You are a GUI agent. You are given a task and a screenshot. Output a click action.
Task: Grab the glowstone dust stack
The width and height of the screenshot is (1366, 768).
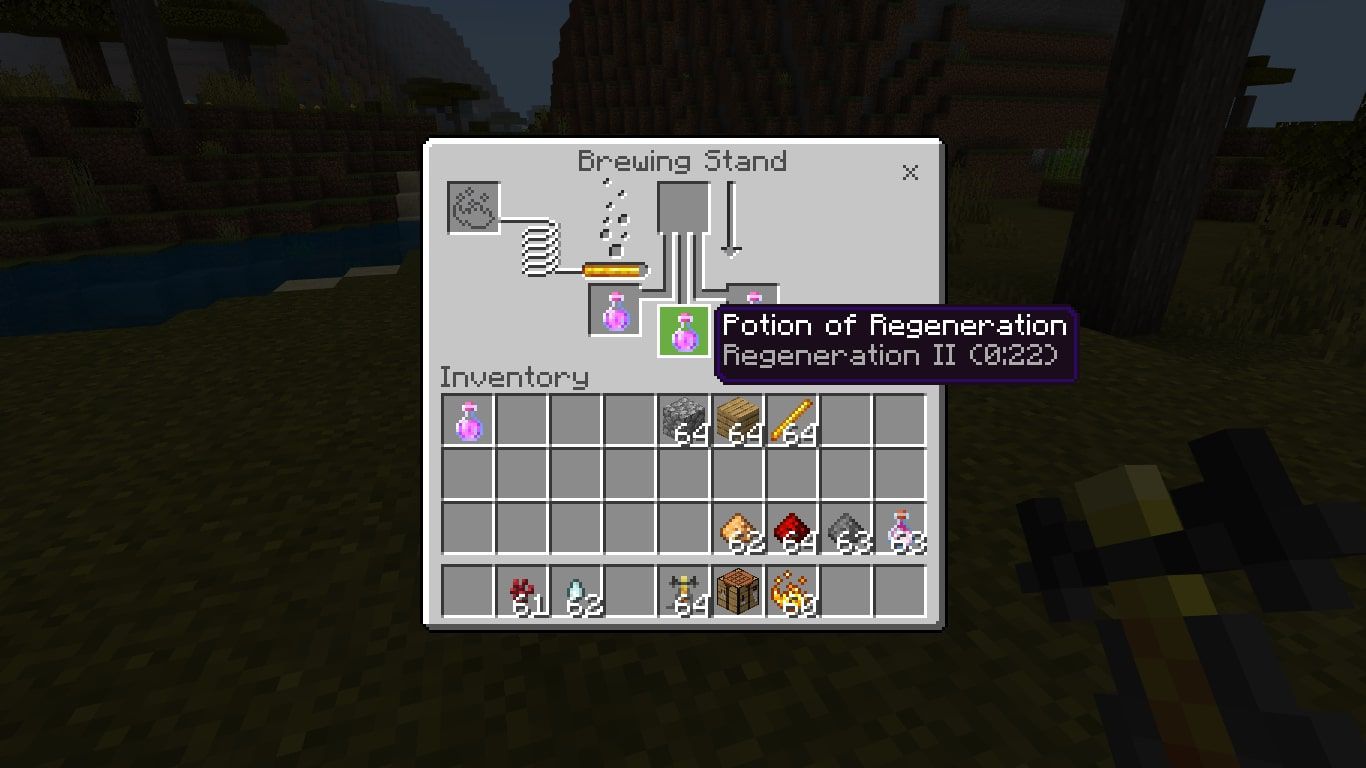(x=740, y=527)
